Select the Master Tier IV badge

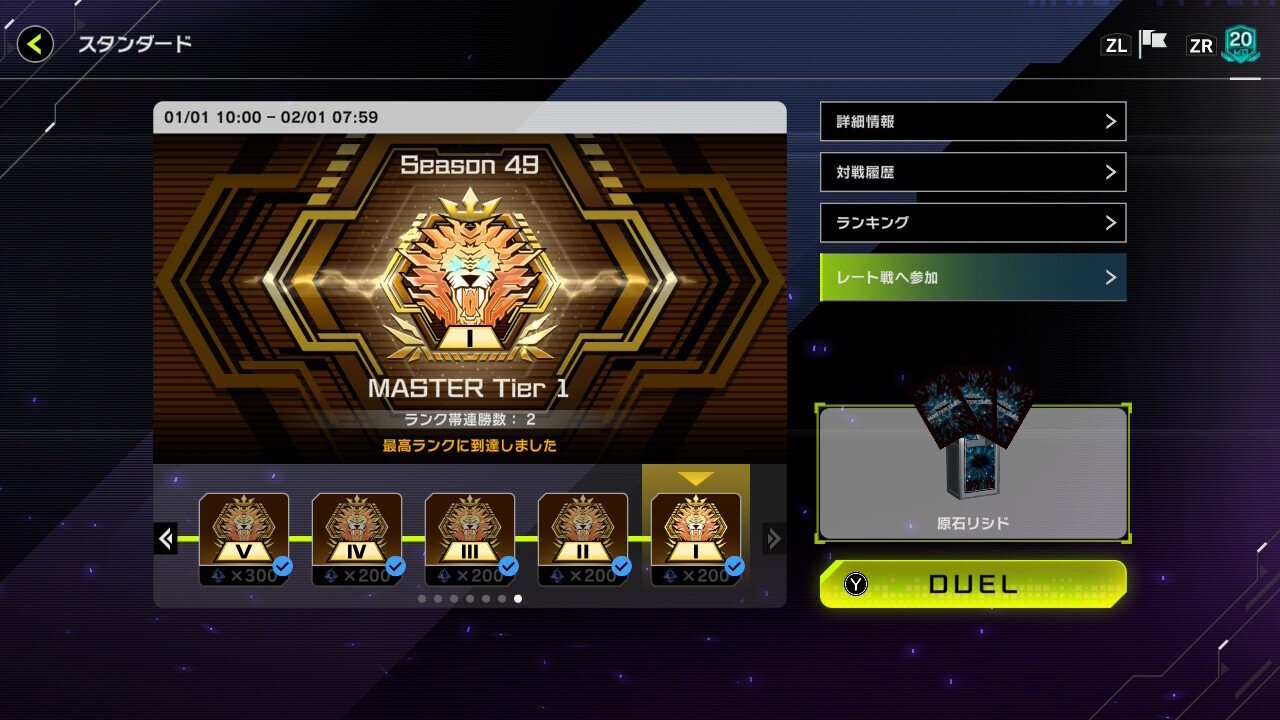tap(357, 528)
